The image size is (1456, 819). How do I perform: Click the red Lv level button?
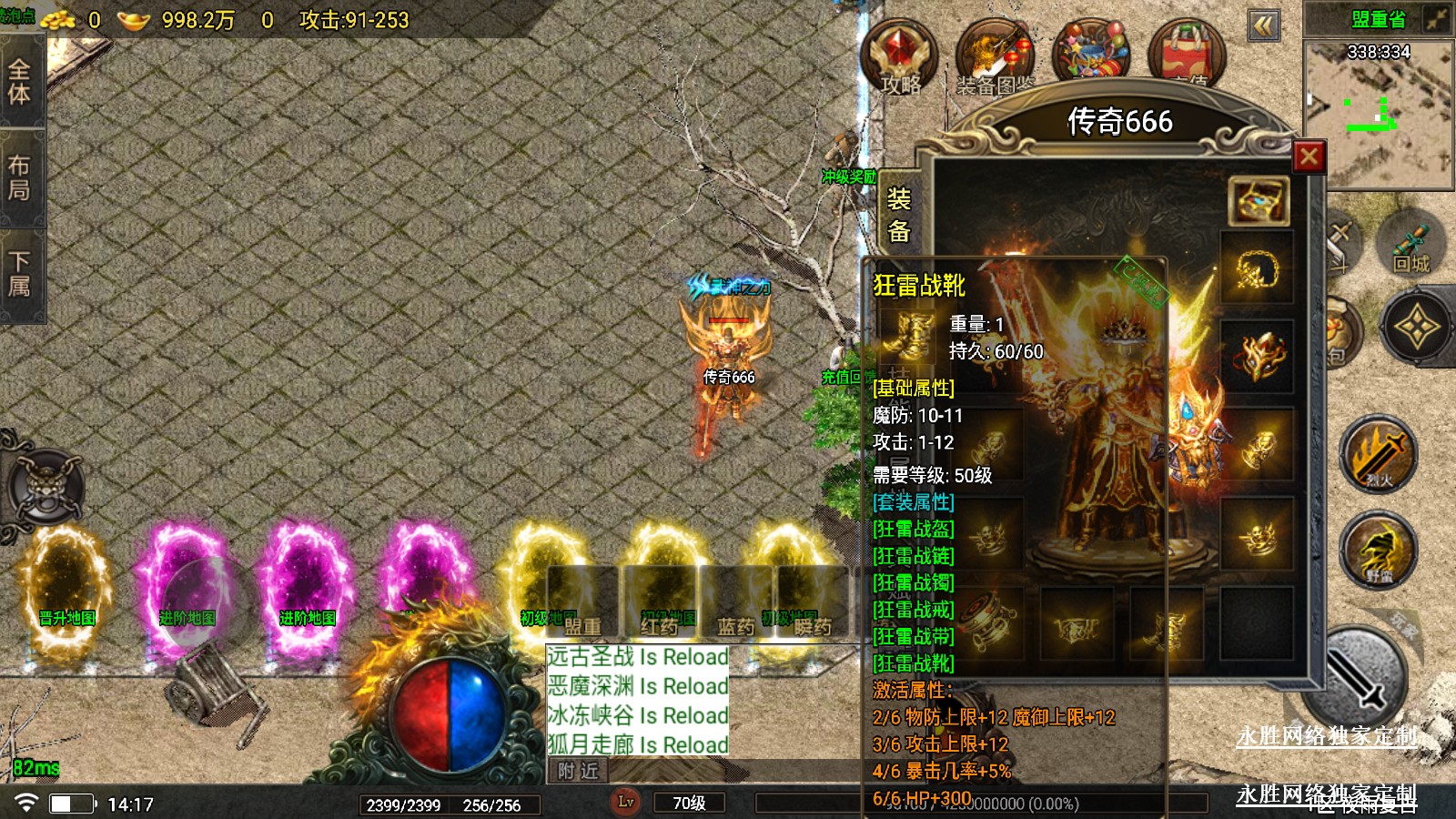pyautogui.click(x=626, y=802)
